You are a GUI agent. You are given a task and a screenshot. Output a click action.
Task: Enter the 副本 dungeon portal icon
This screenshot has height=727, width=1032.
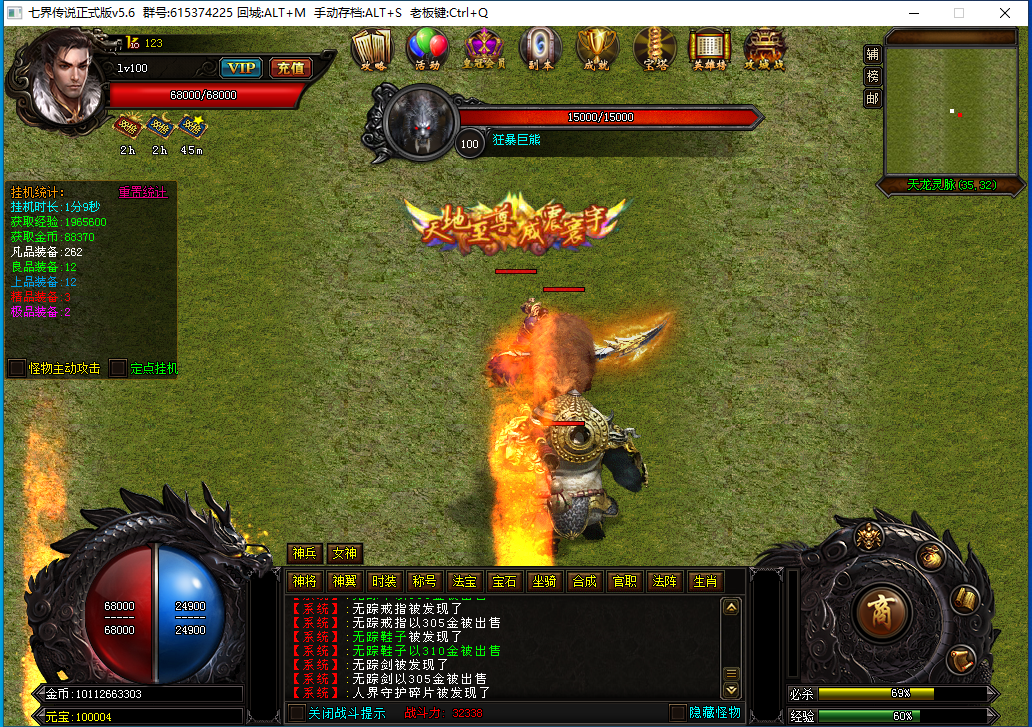pyautogui.click(x=540, y=47)
